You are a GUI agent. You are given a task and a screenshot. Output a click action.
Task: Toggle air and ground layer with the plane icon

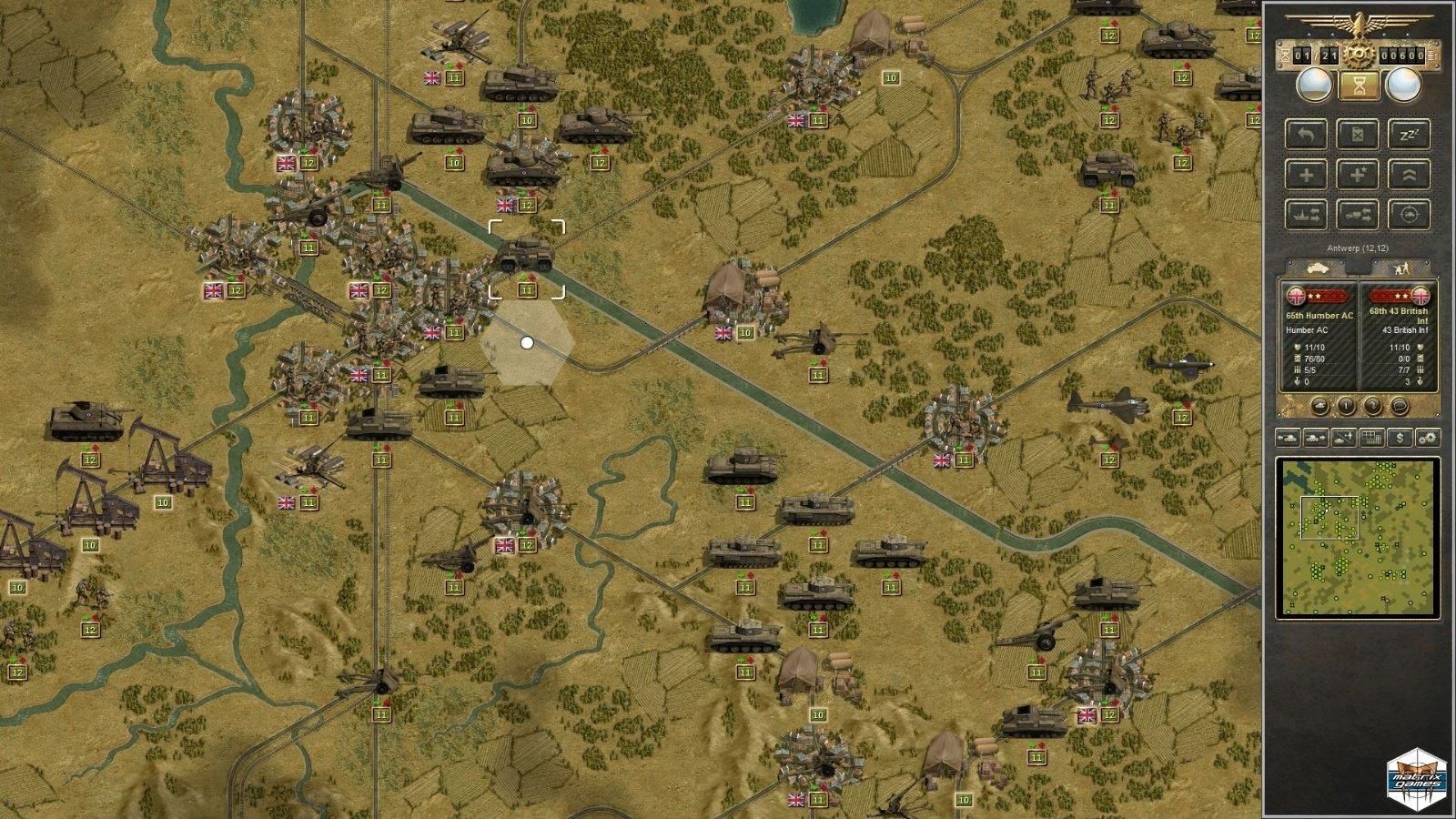click(1343, 438)
